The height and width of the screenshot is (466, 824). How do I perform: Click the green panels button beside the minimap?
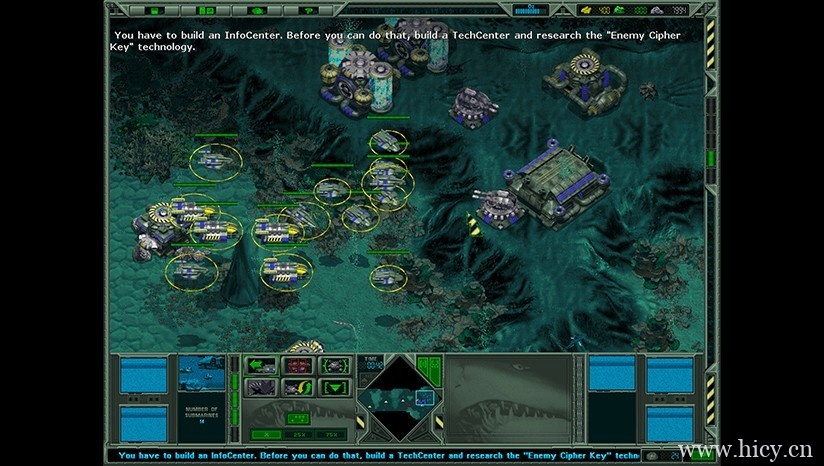tap(429, 367)
